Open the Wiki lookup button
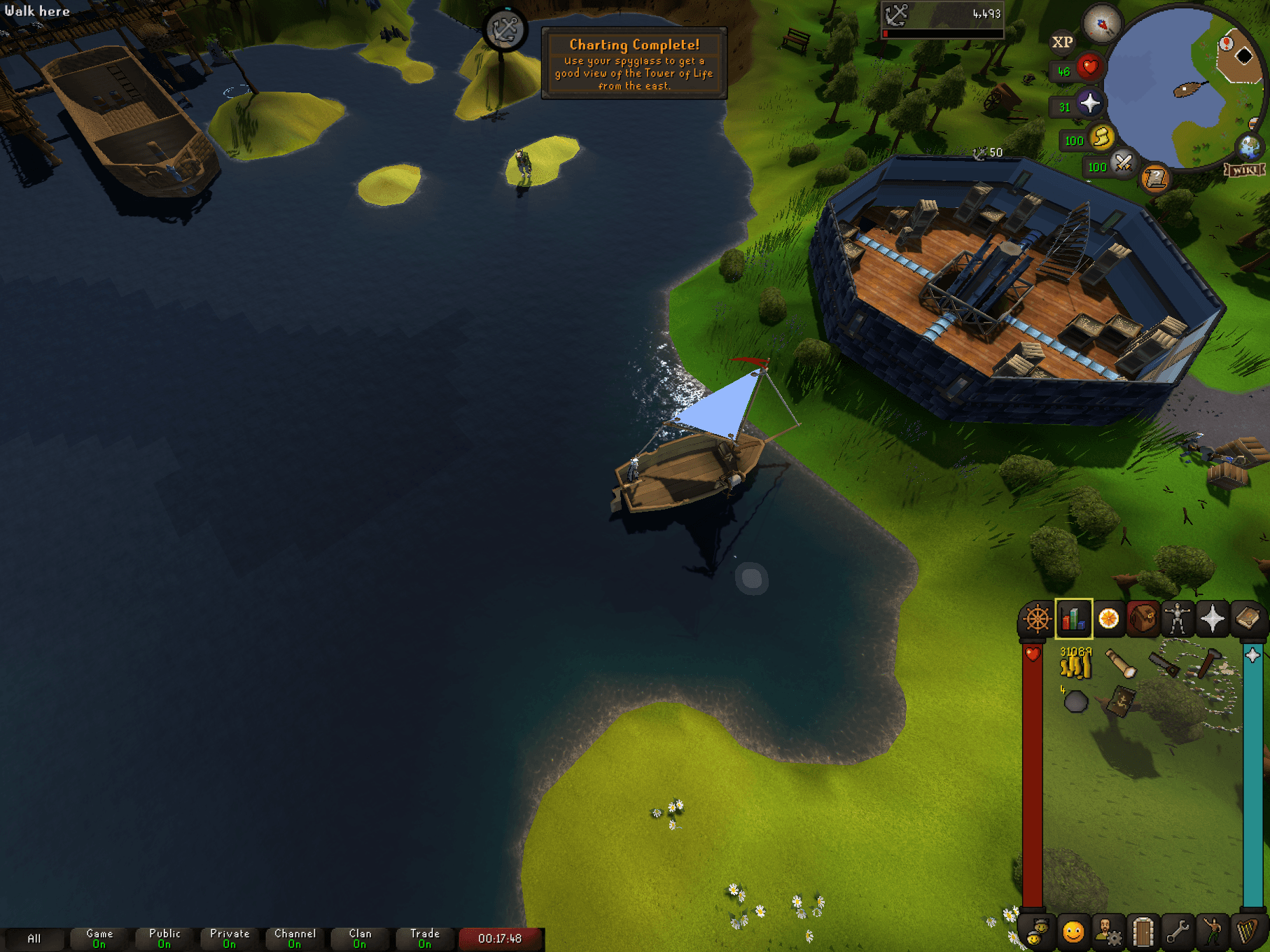Viewport: 1270px width, 952px height. 1244,169
